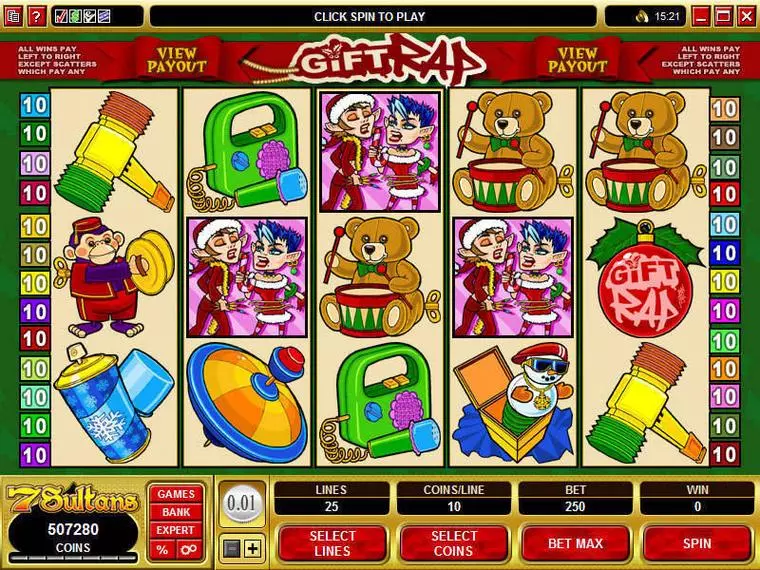Screen dimensions: 760x570
Task: Click the infinity symbol button
Action: coord(187,549)
